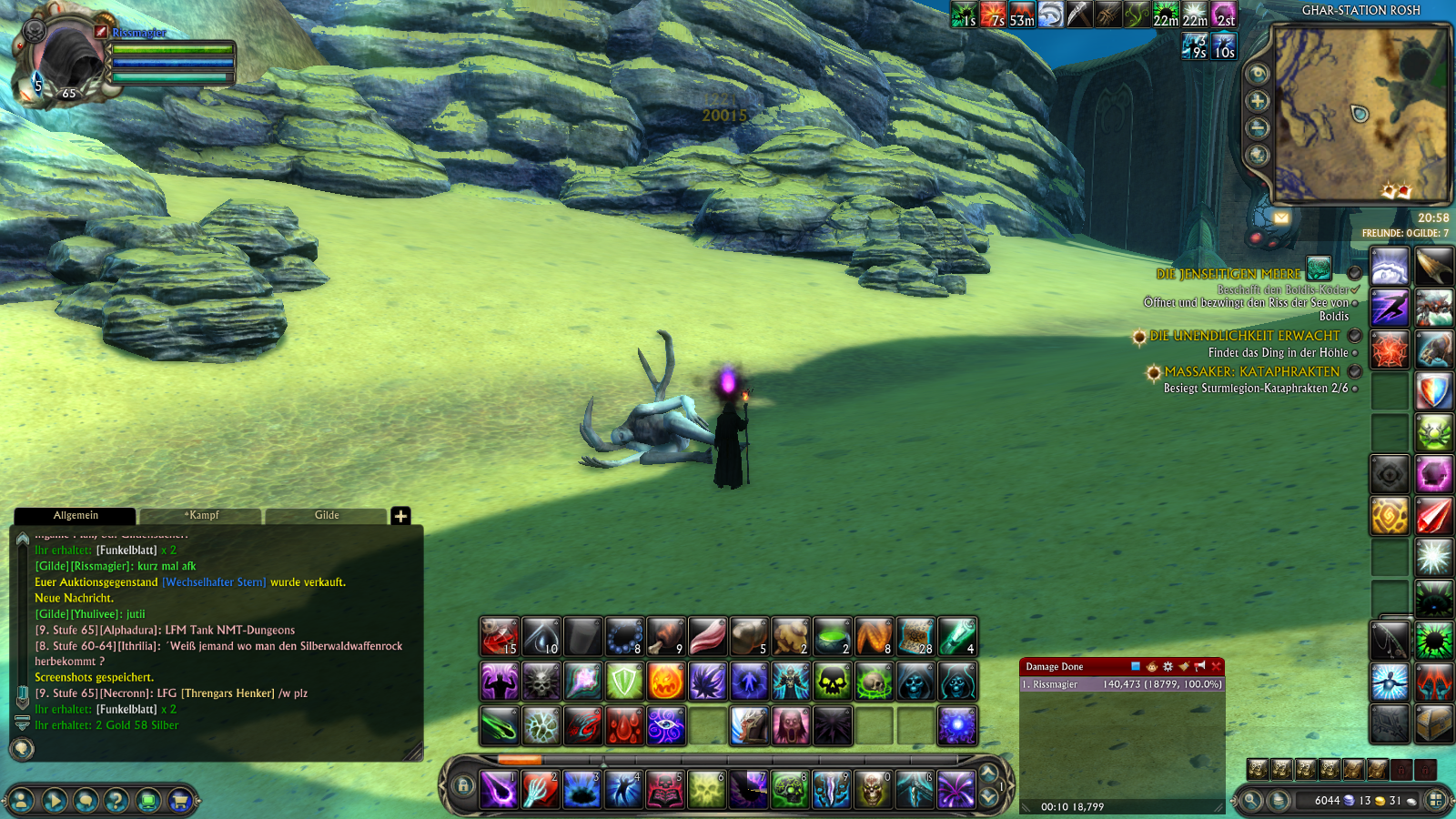Image resolution: width=1456 pixels, height=819 pixels.
Task: Select the green cauldron consumable slot
Action: click(x=832, y=637)
